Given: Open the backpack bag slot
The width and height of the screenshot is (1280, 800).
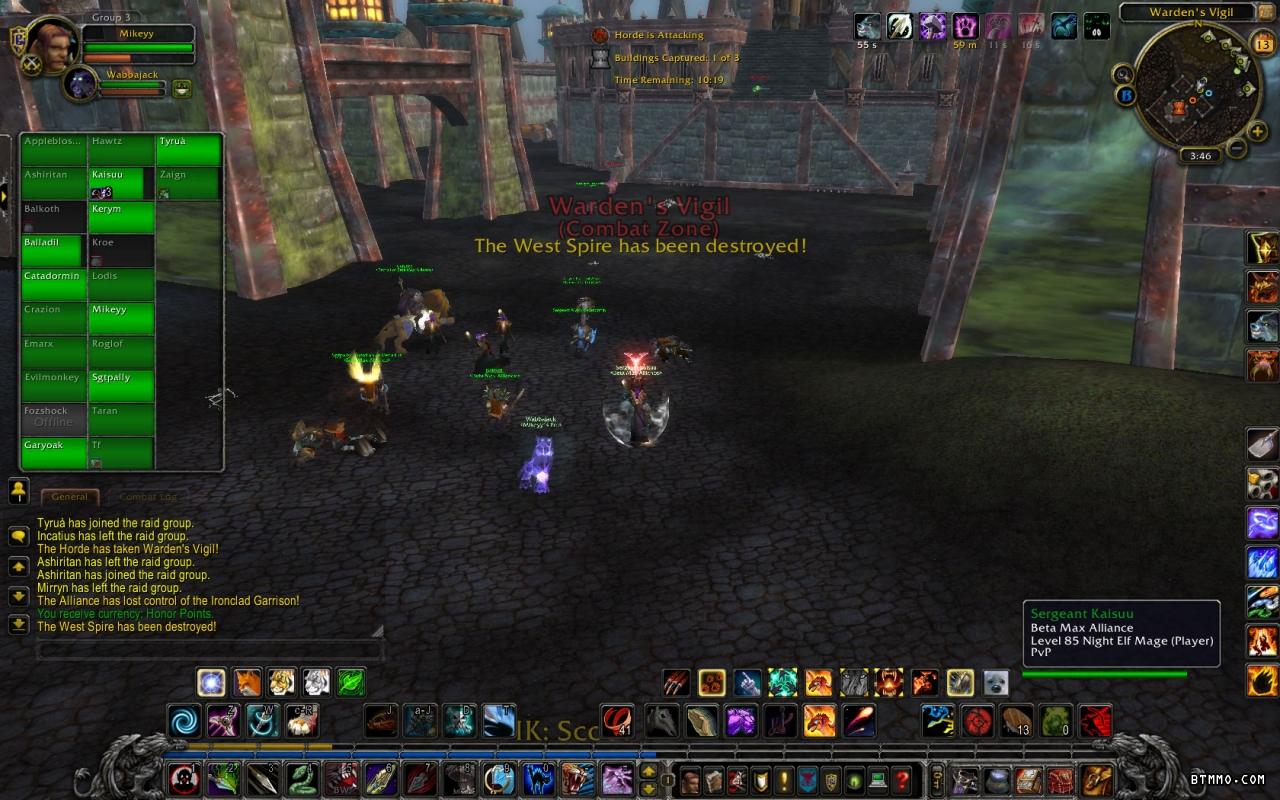Looking at the screenshot, I should point(1097,779).
